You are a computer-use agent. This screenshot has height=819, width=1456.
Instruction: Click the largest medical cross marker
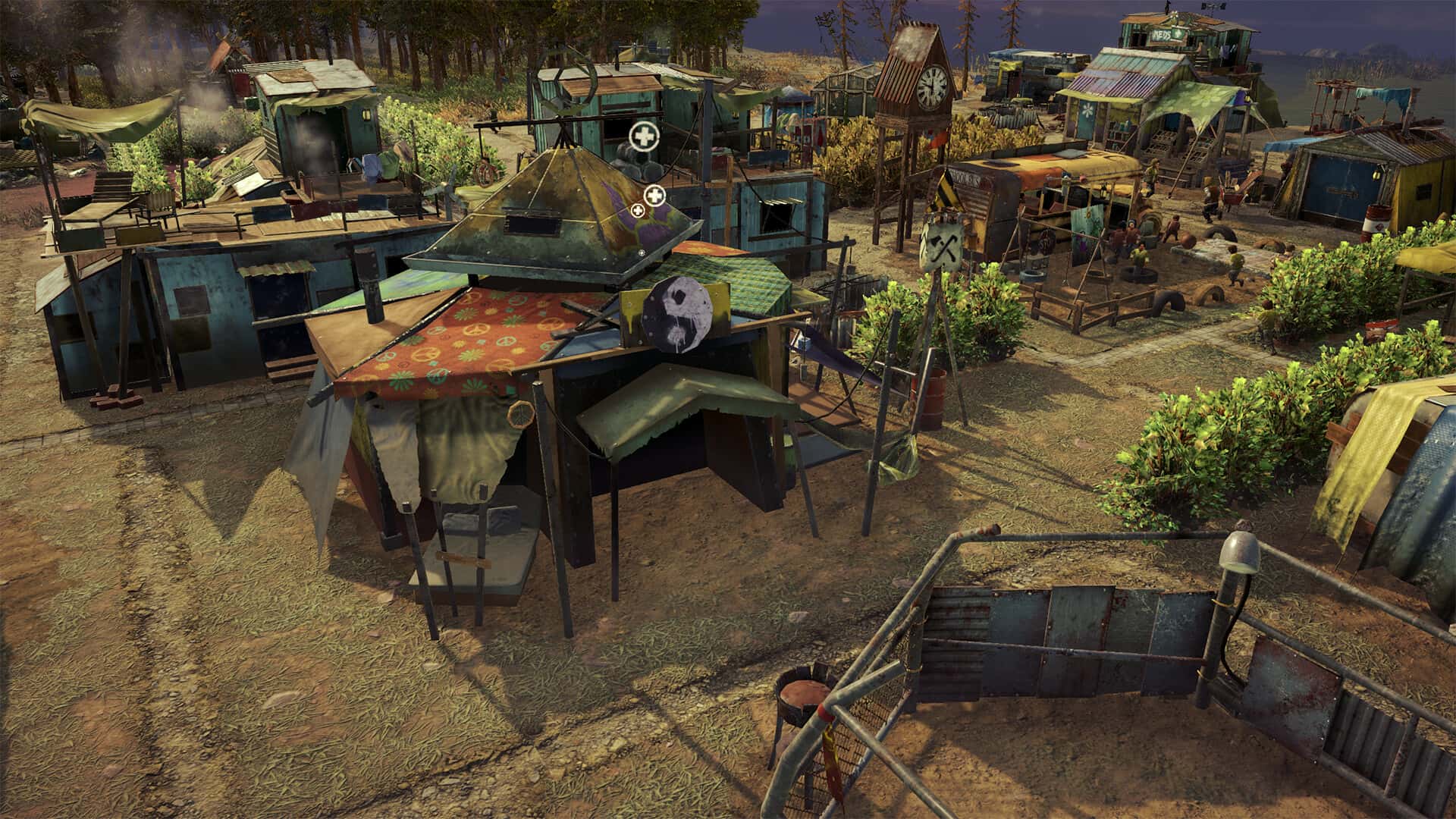[x=644, y=137]
